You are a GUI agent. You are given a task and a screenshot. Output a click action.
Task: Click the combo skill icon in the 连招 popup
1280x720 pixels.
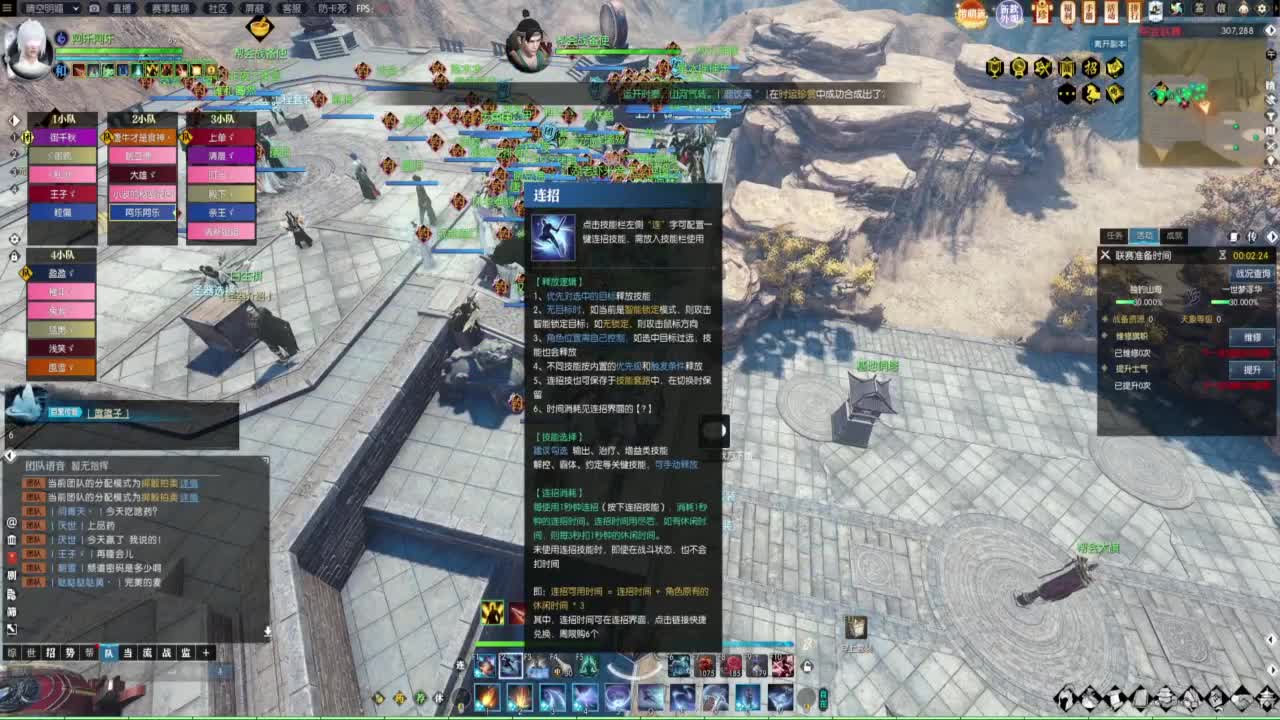[553, 237]
